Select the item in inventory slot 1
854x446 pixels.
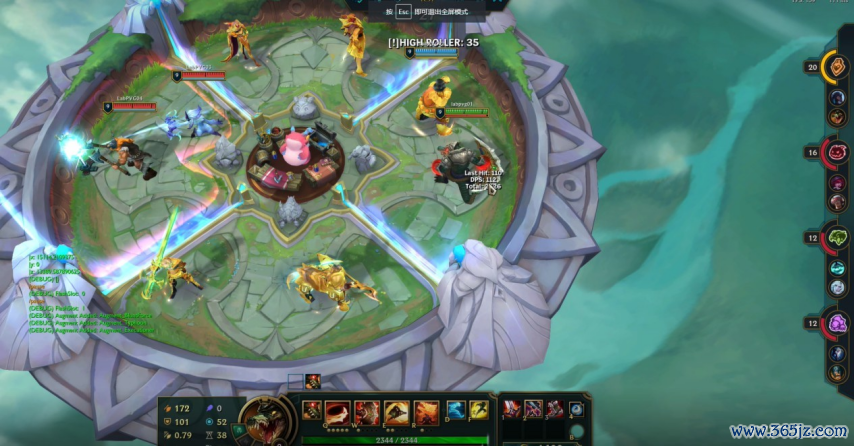514,408
